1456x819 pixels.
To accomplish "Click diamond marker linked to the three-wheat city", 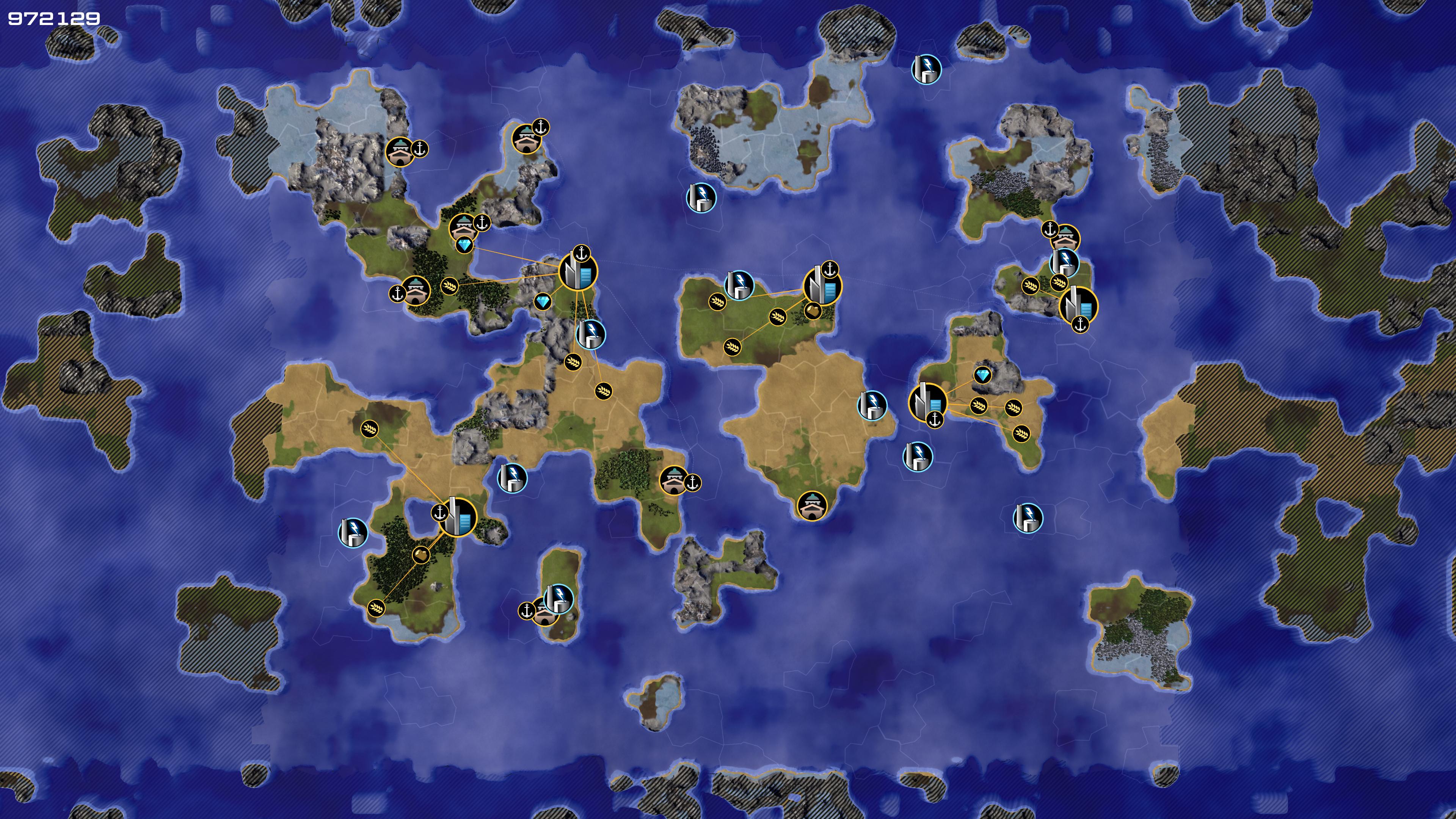I will 982,375.
